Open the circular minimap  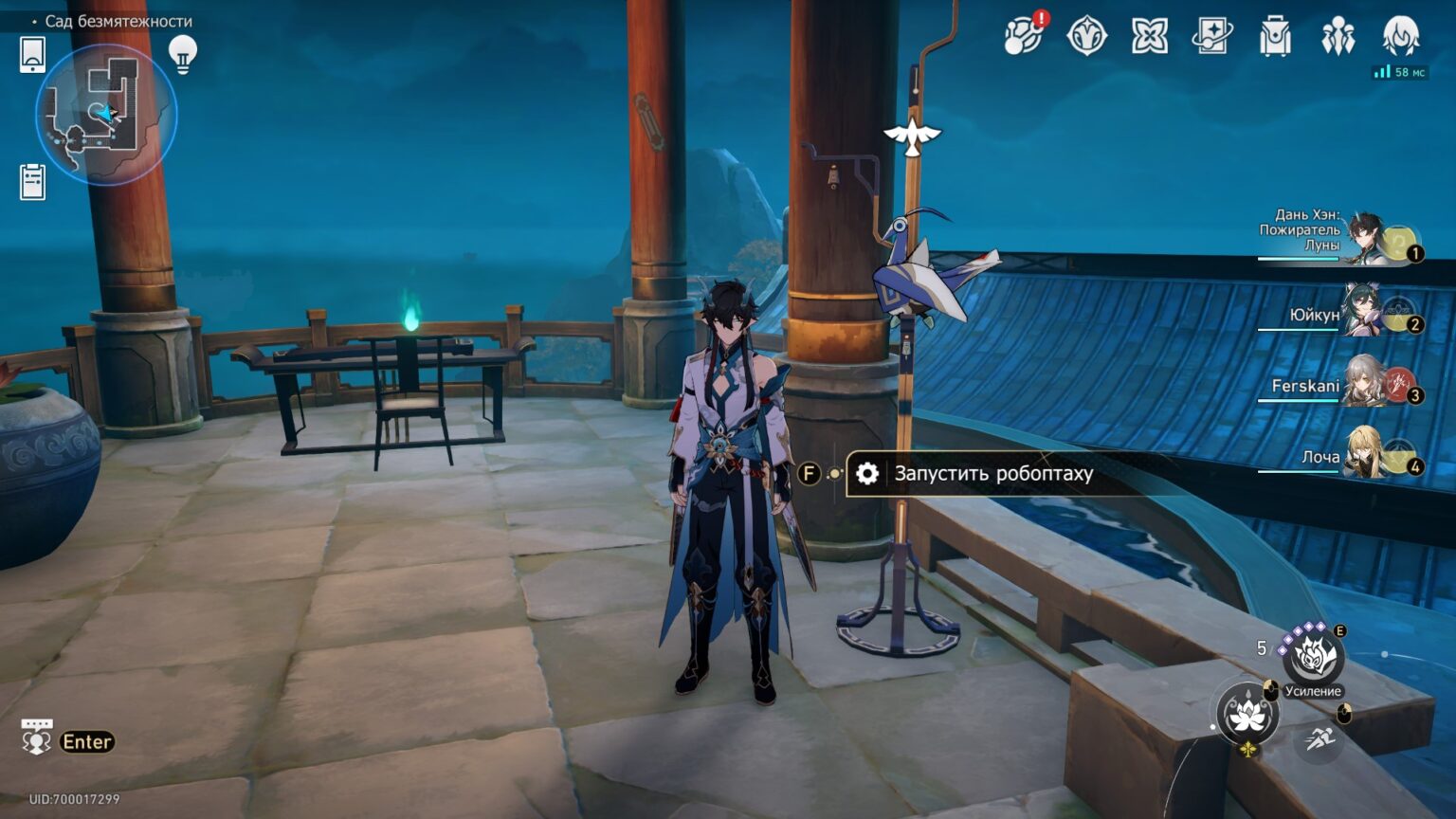coord(106,114)
